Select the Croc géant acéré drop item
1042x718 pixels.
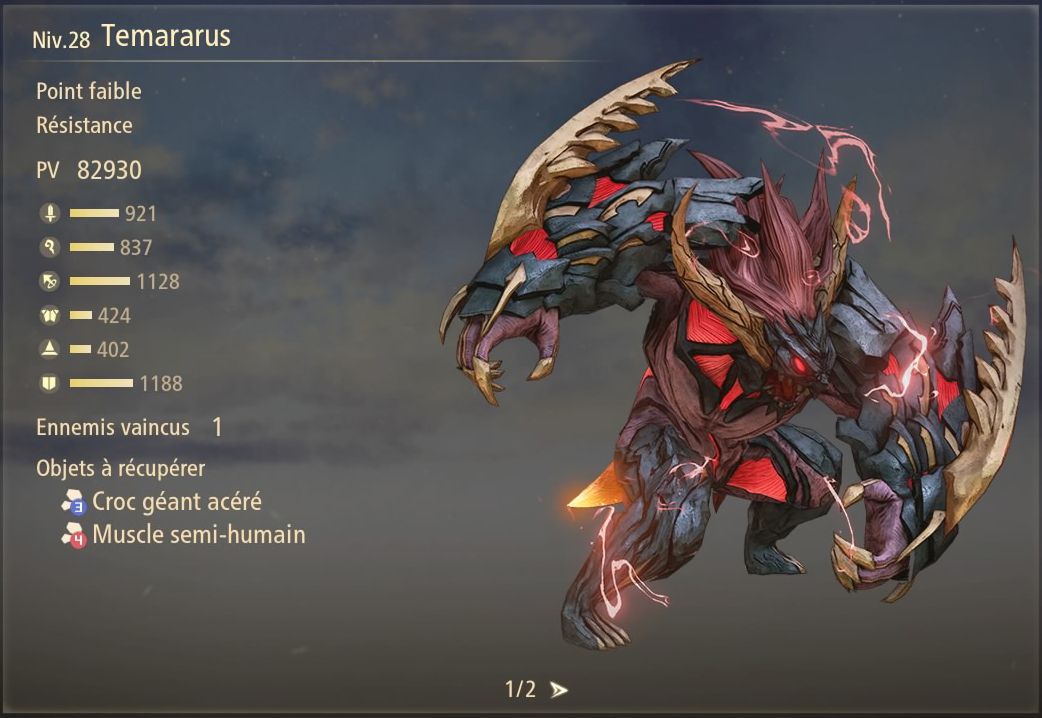click(176, 501)
